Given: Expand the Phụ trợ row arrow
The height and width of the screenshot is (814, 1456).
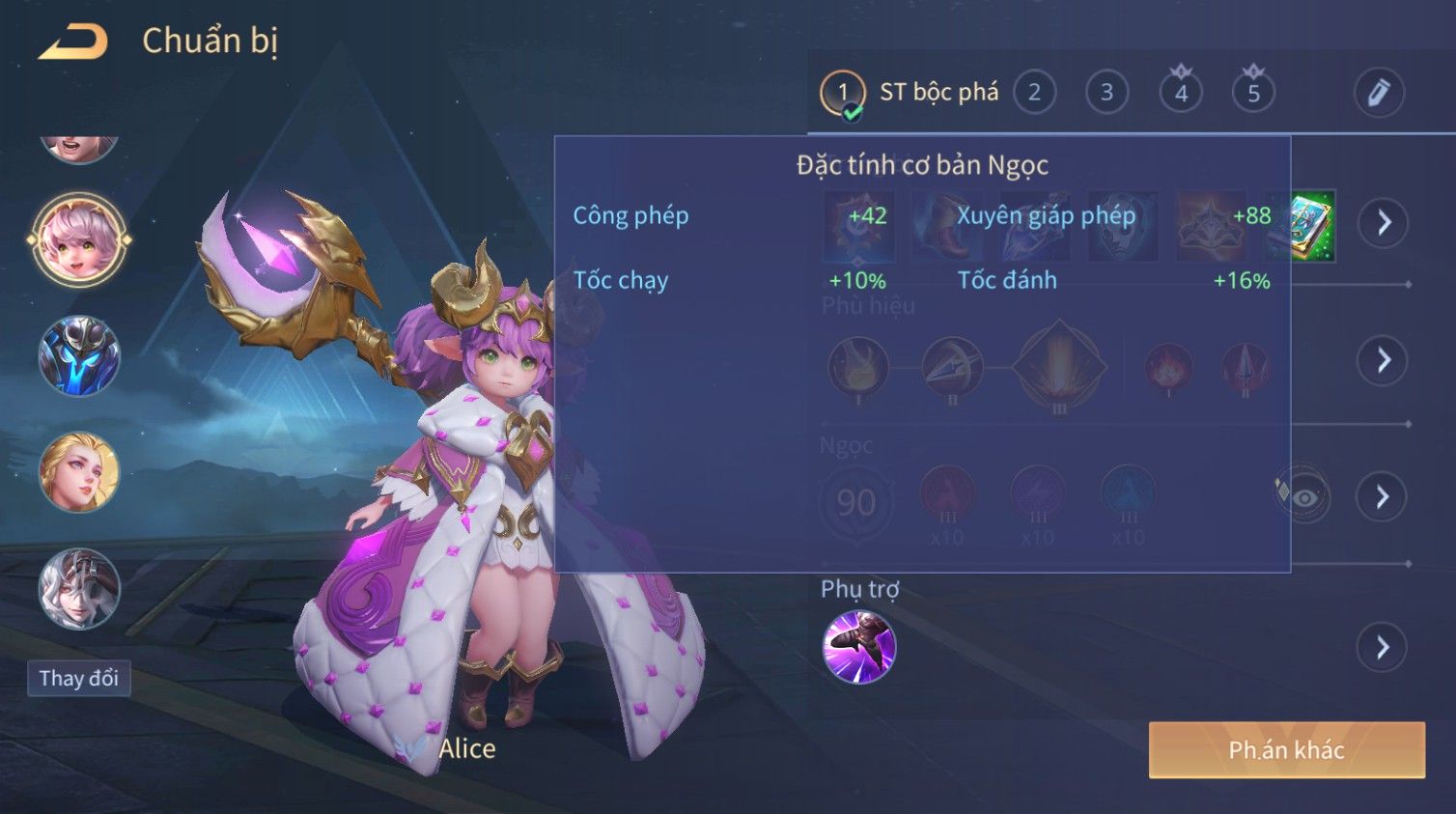Looking at the screenshot, I should pos(1383,647).
